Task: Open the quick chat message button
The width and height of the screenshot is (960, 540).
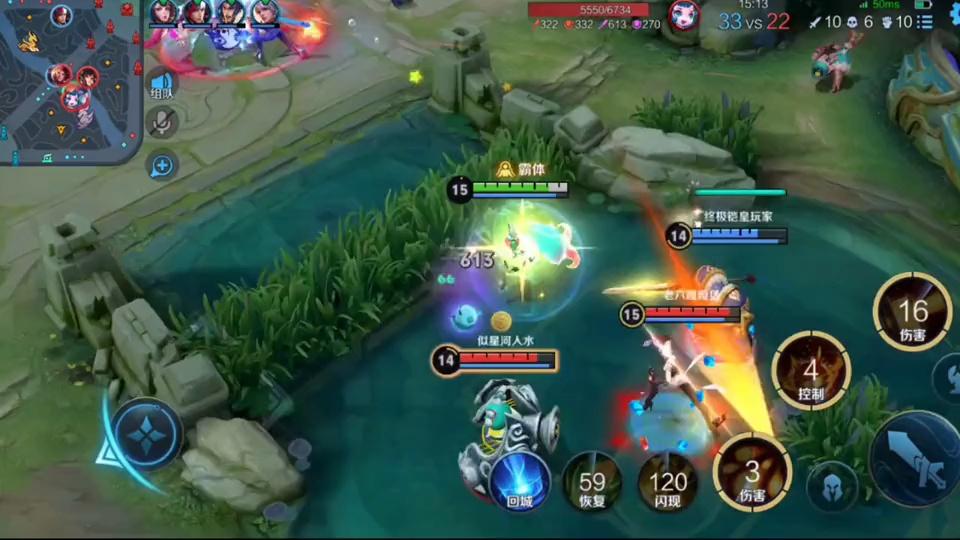Action: tap(161, 166)
